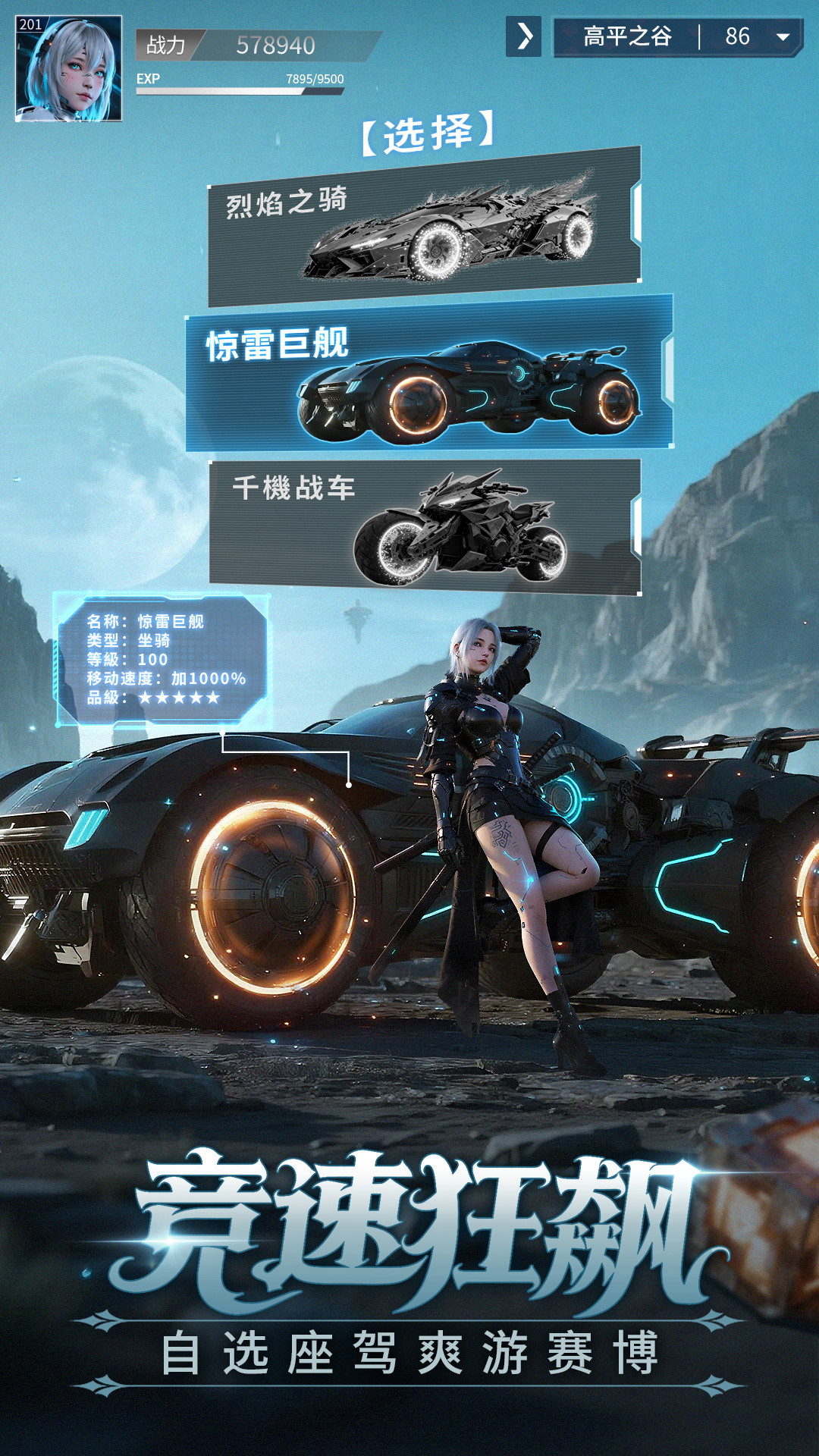Click the arrow button beside the server name
Viewport: 819px width, 1456px height.
click(x=523, y=36)
